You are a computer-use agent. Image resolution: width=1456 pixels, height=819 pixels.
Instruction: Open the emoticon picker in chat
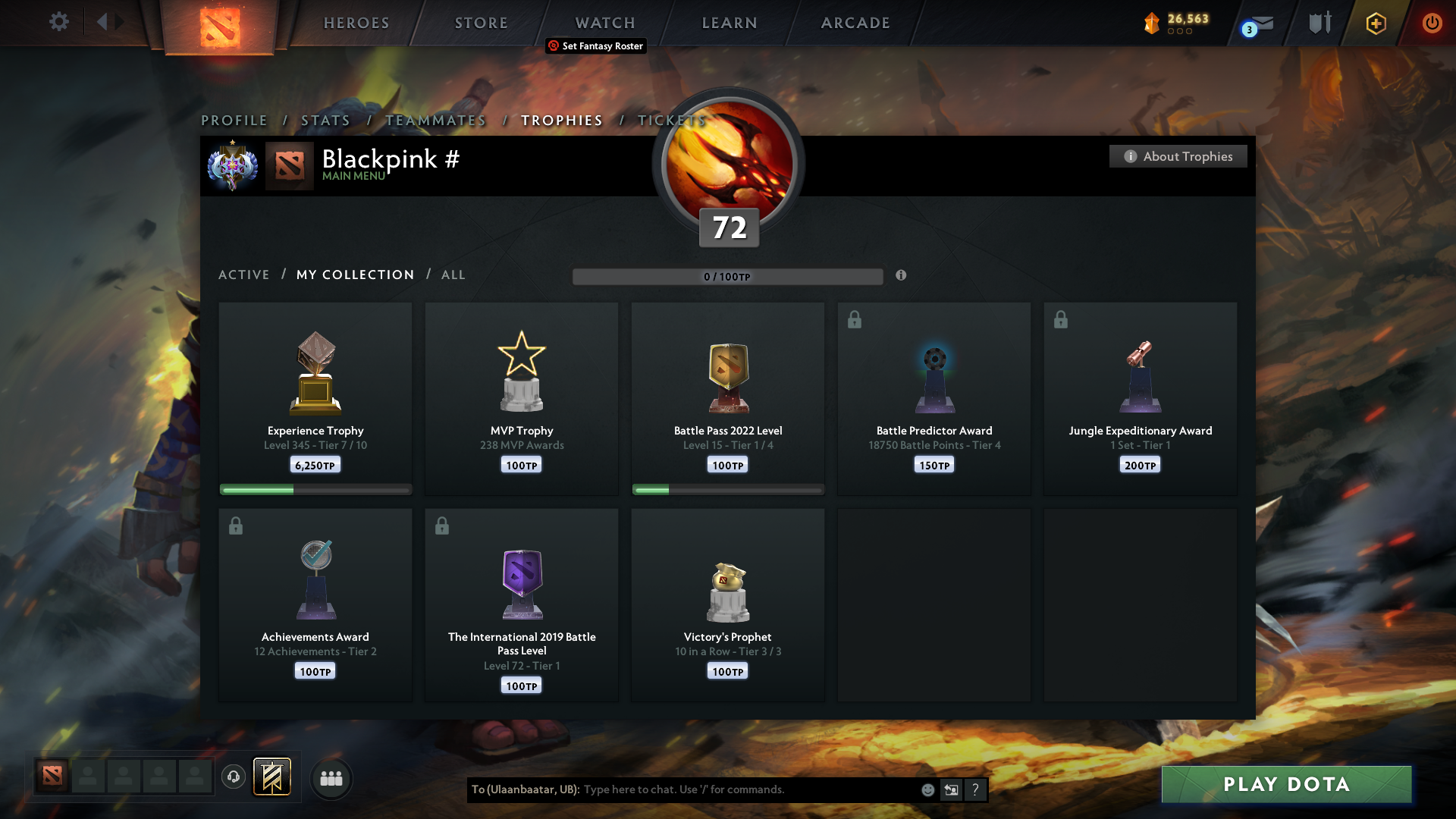[927, 789]
